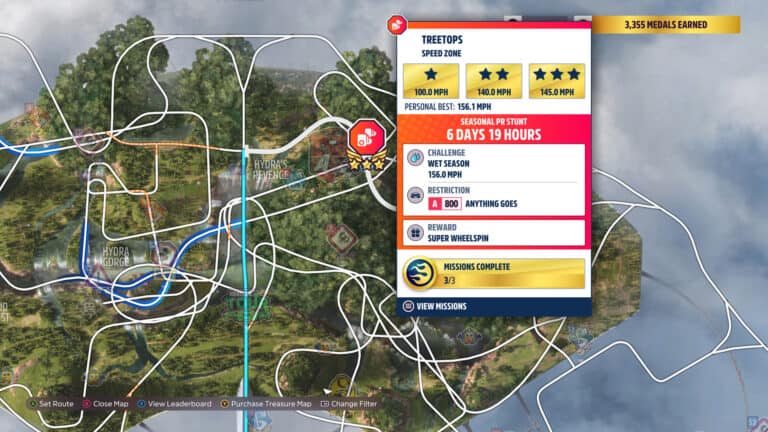The height and width of the screenshot is (432, 768).
Task: Select the Hydra's Revenge map label
Action: 269,168
